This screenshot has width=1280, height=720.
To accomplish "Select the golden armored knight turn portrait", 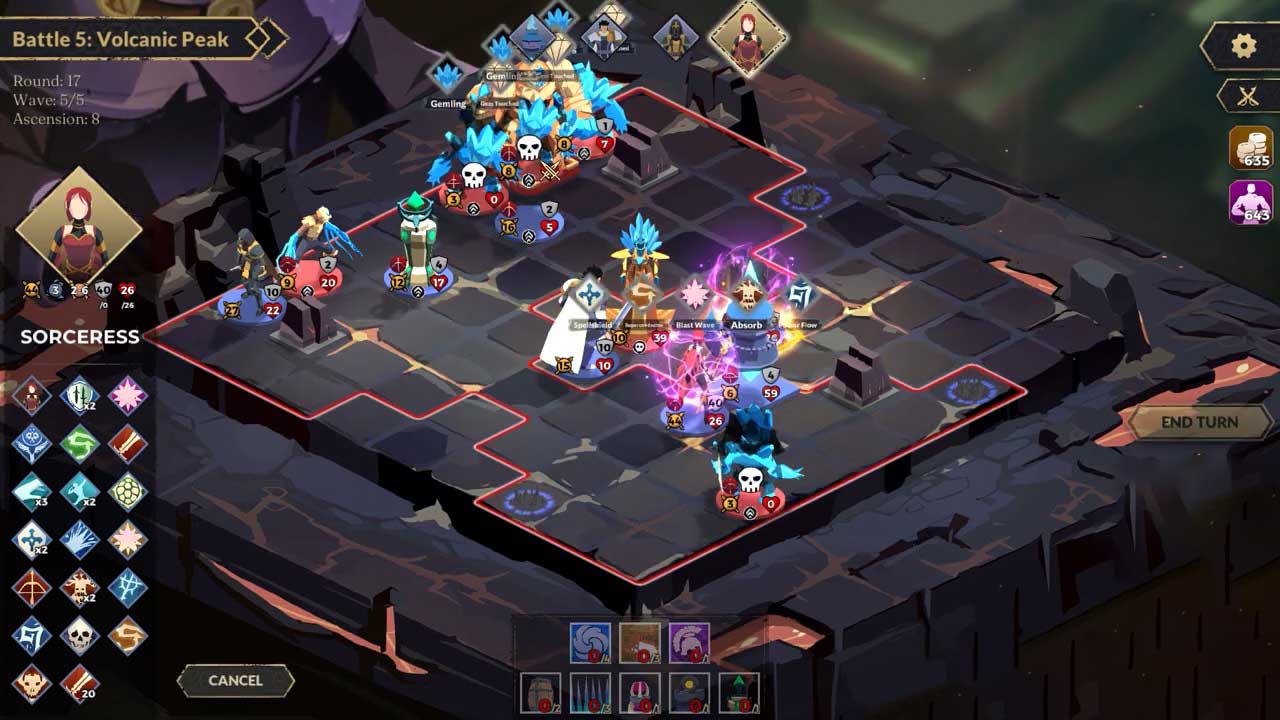I will point(675,37).
